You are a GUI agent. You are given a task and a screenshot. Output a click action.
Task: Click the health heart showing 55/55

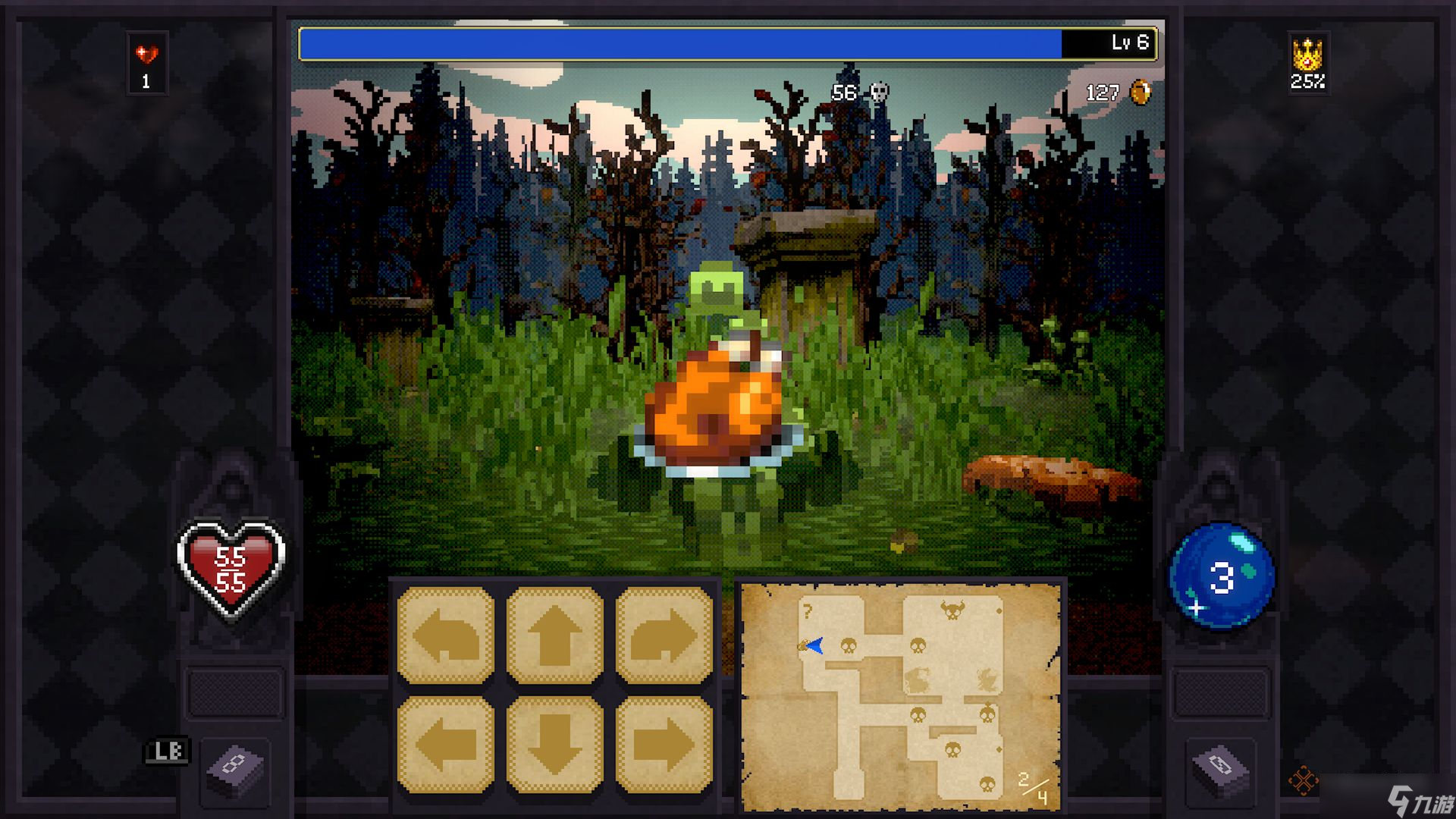click(x=231, y=565)
